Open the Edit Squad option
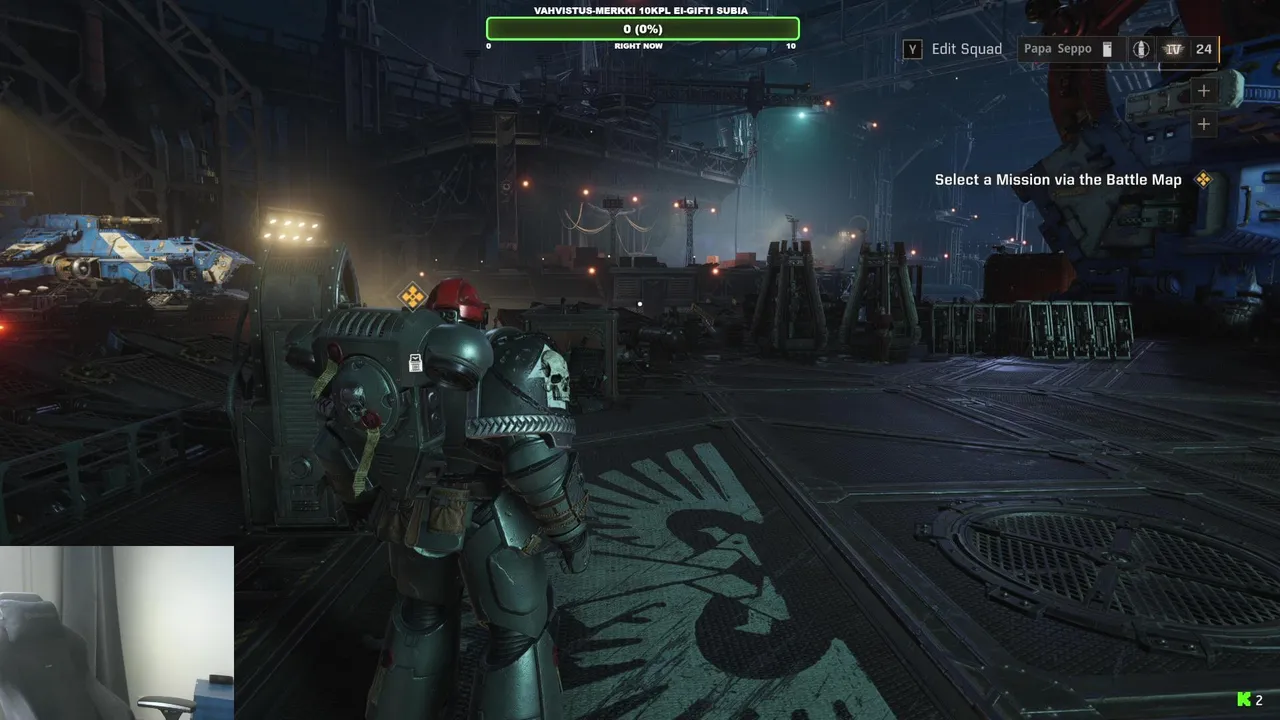This screenshot has height=720, width=1280. pyautogui.click(x=953, y=49)
